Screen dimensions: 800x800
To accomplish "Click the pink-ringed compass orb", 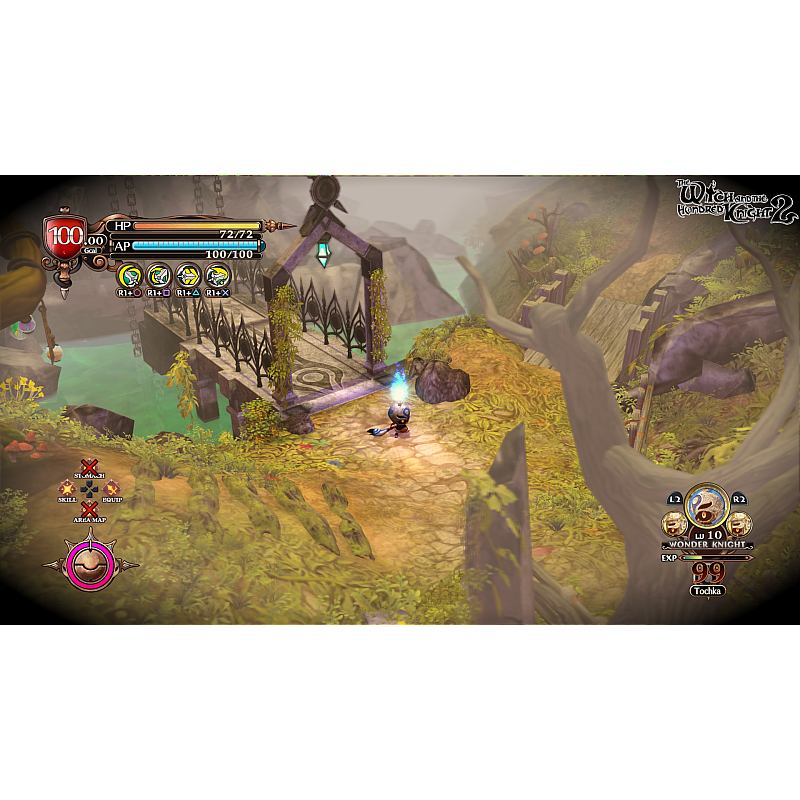I will 90,563.
